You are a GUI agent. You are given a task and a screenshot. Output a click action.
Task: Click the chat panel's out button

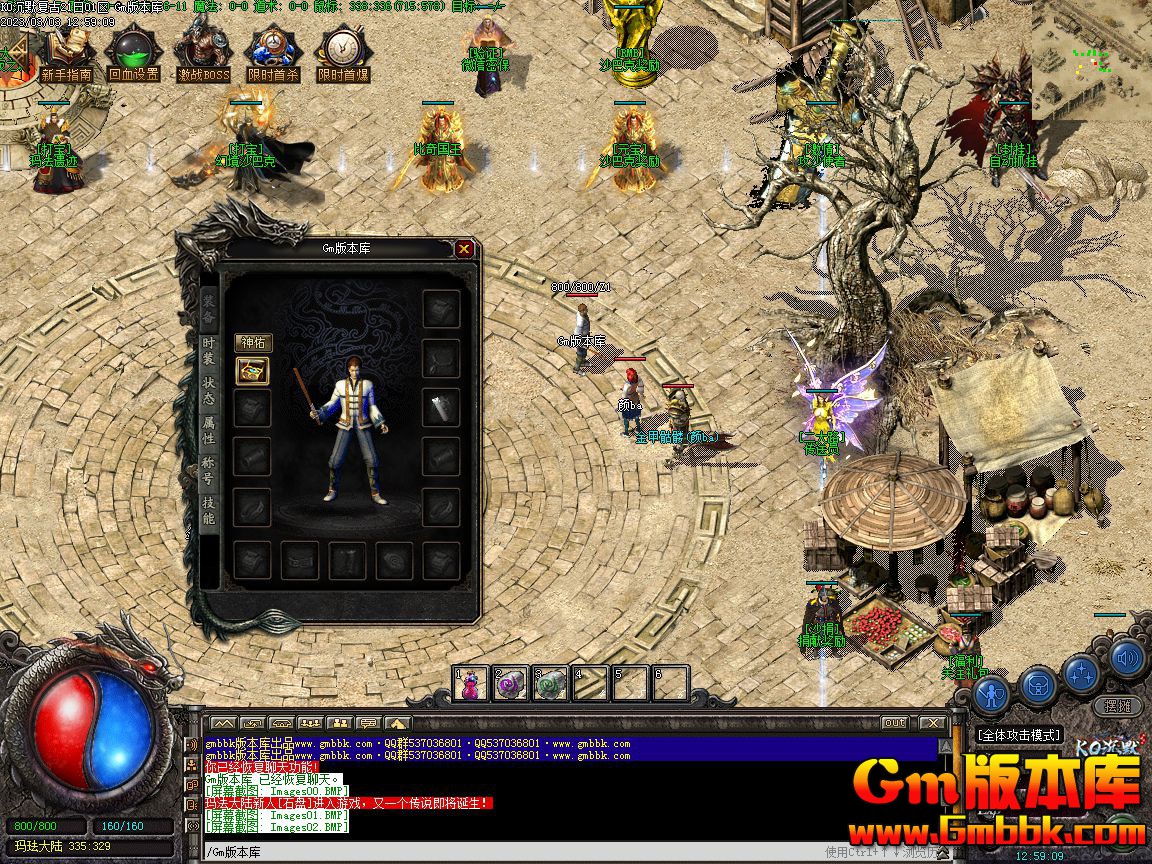point(895,723)
